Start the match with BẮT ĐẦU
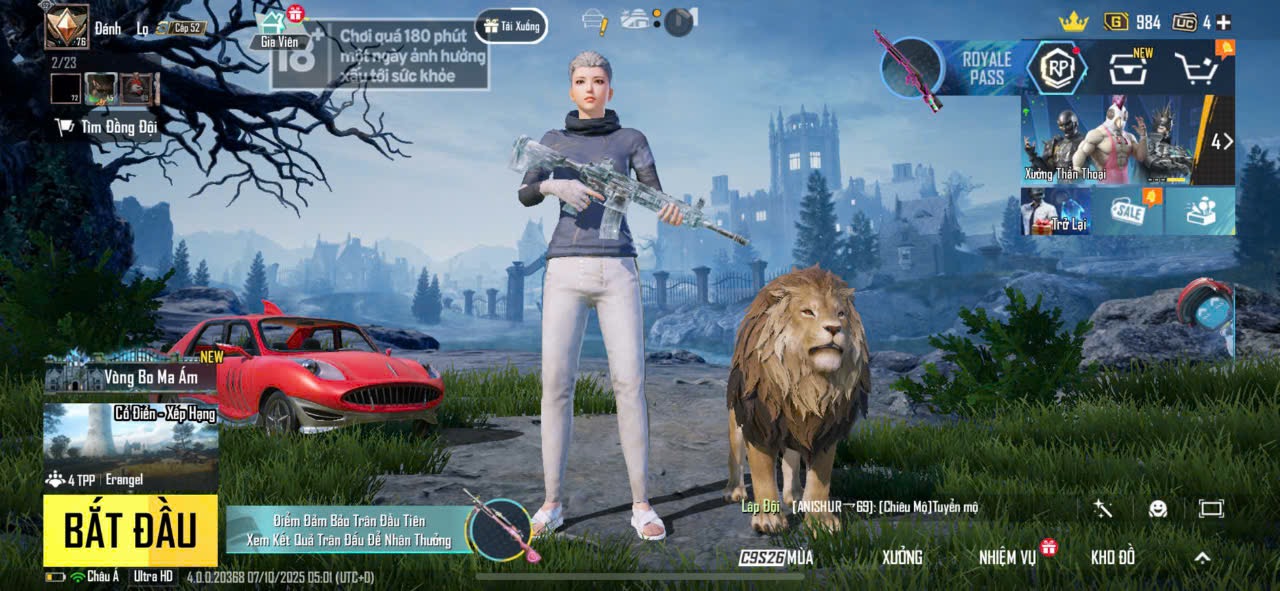Image resolution: width=1280 pixels, height=591 pixels. [130, 531]
